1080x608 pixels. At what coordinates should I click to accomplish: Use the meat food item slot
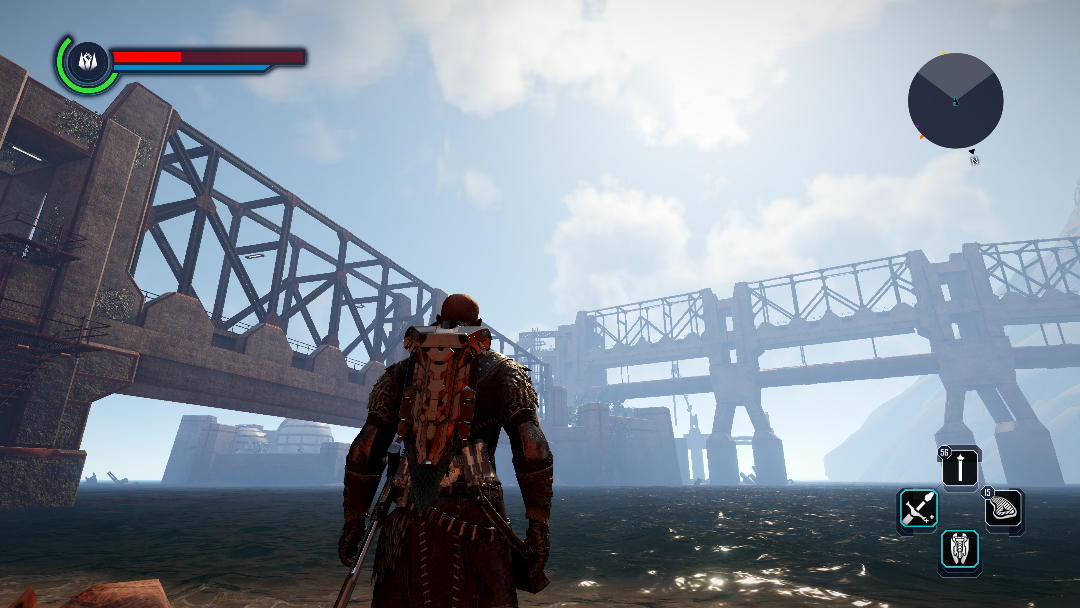1002,510
